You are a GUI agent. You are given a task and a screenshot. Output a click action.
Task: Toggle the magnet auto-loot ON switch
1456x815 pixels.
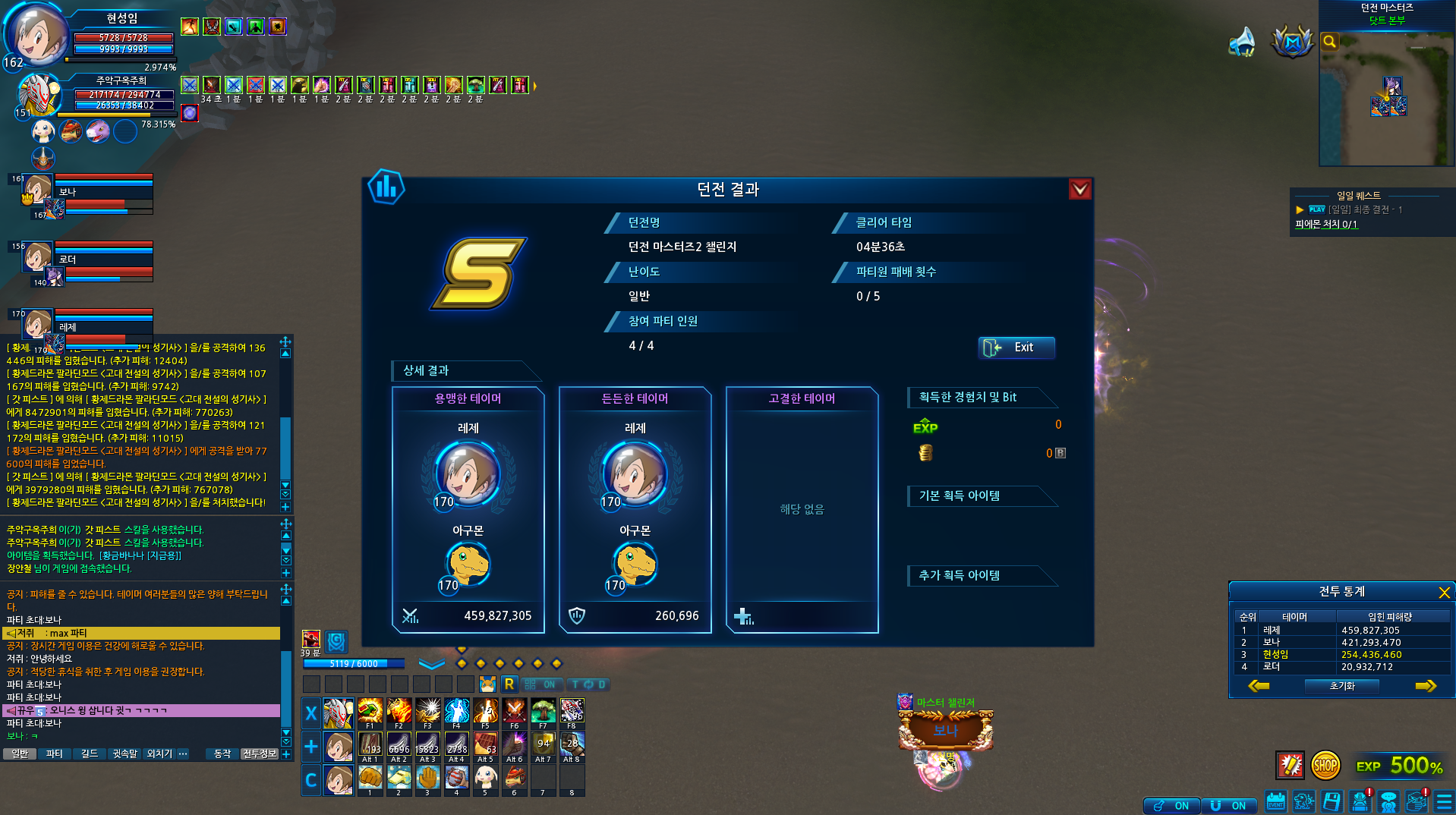click(x=1228, y=805)
